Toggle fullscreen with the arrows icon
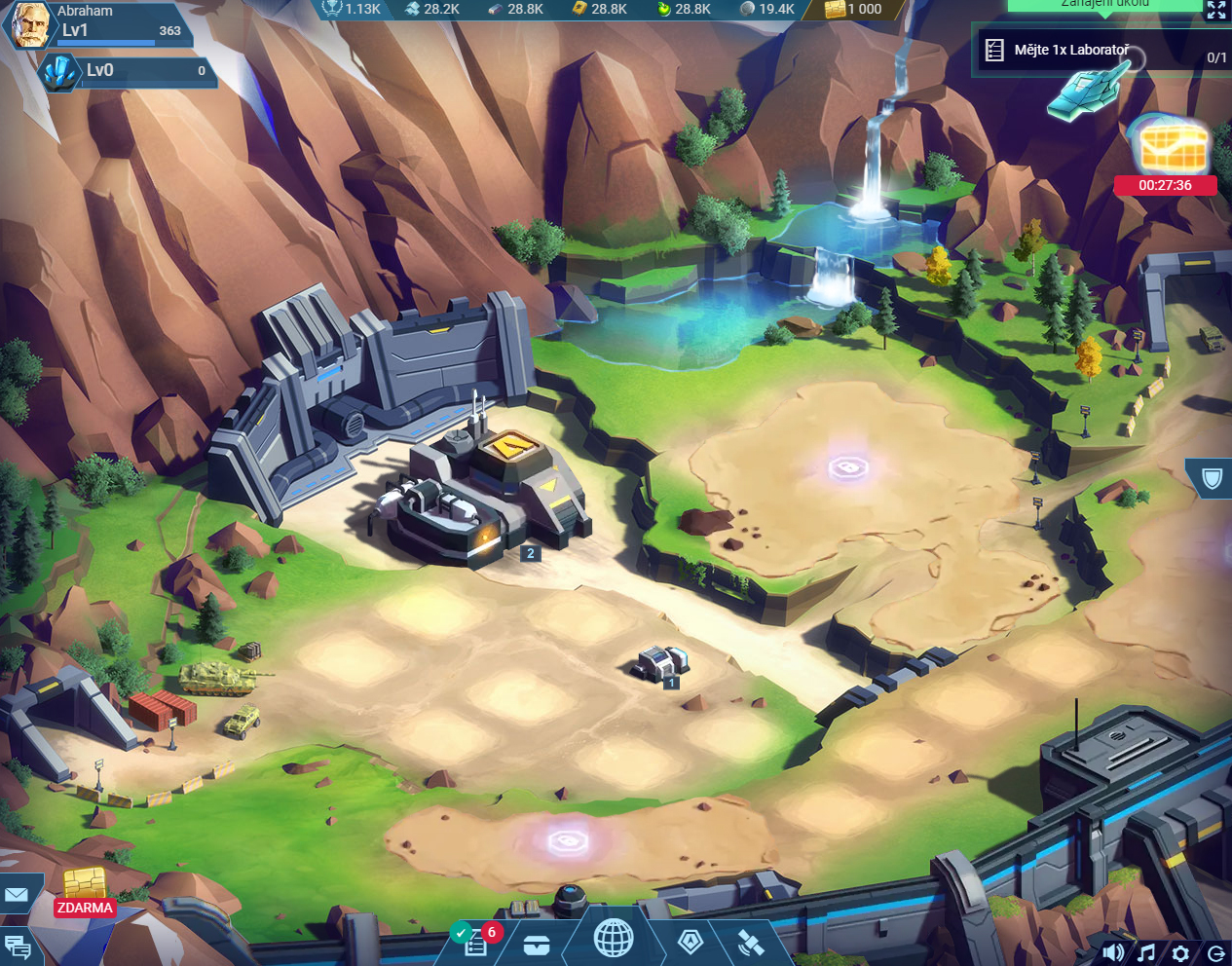Viewport: 1232px width, 966px height. [x=1216, y=10]
